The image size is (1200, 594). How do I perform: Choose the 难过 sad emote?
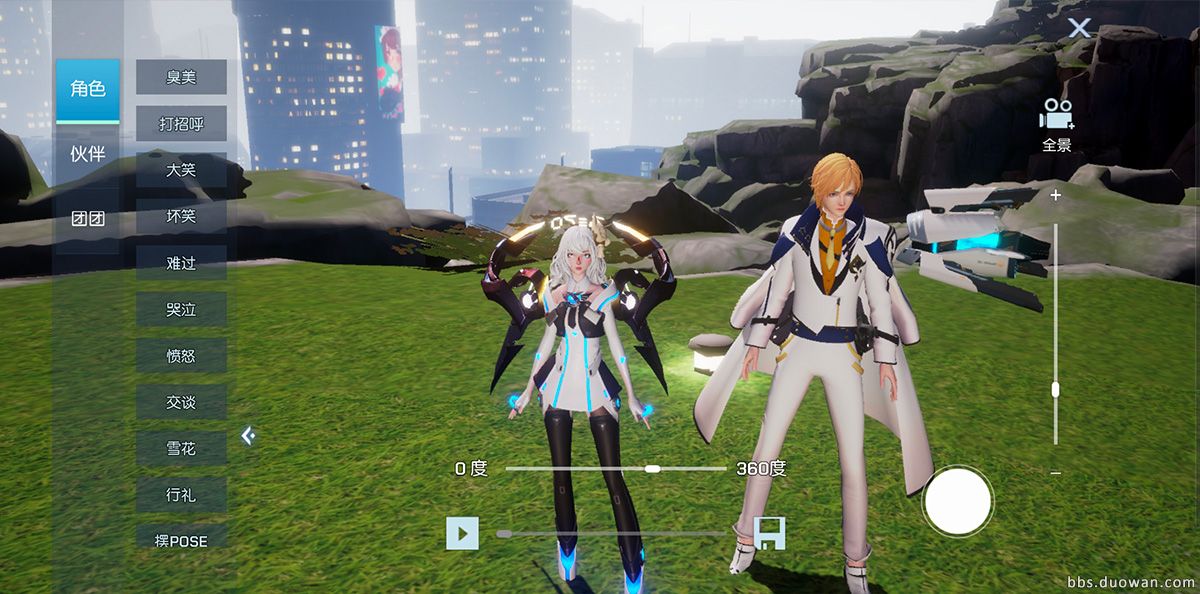[x=181, y=263]
